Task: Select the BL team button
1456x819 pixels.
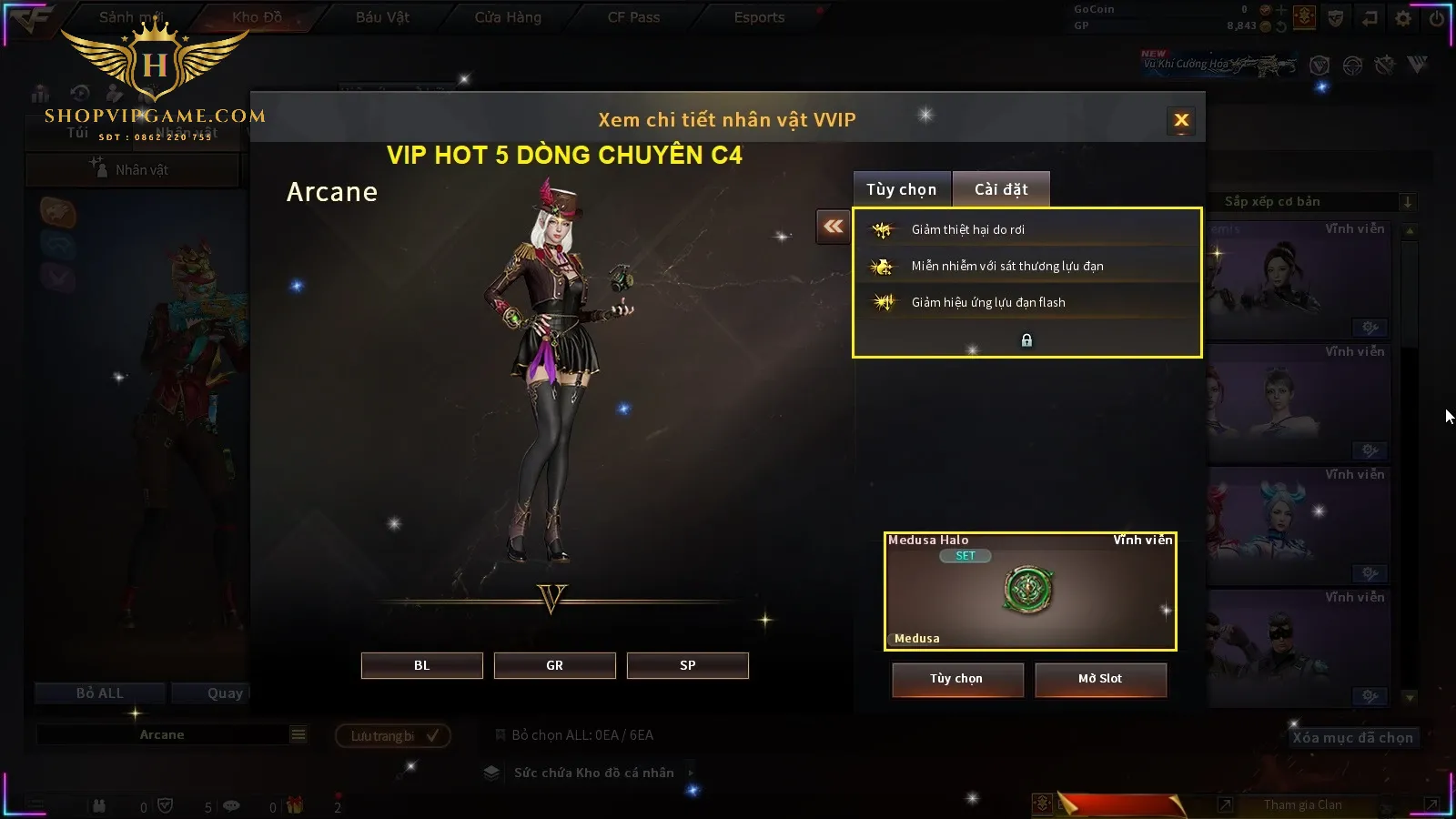Action: pos(421,665)
